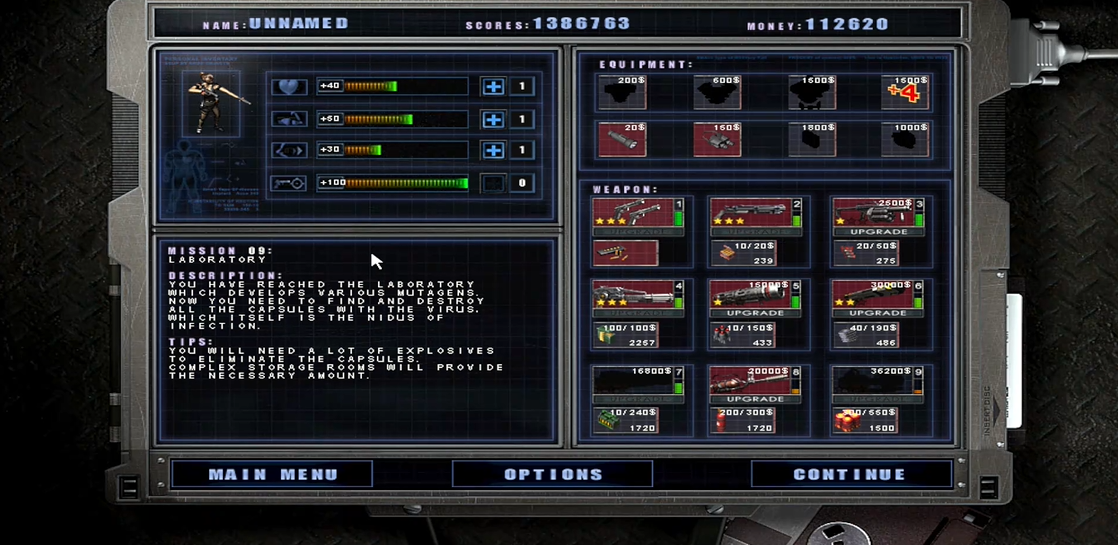
Task: Raise the speed stat with its plus button
Action: pos(493,151)
